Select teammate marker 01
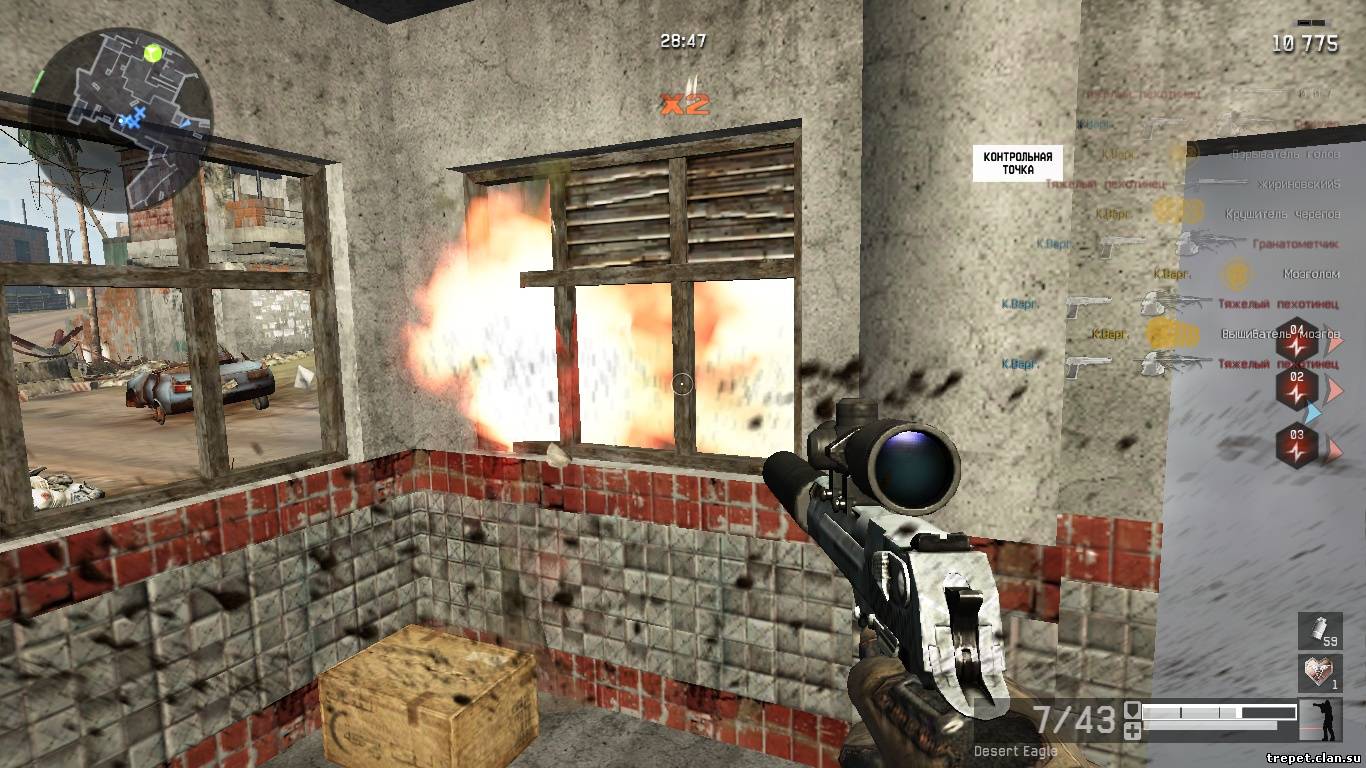1366x768 pixels. 1298,338
